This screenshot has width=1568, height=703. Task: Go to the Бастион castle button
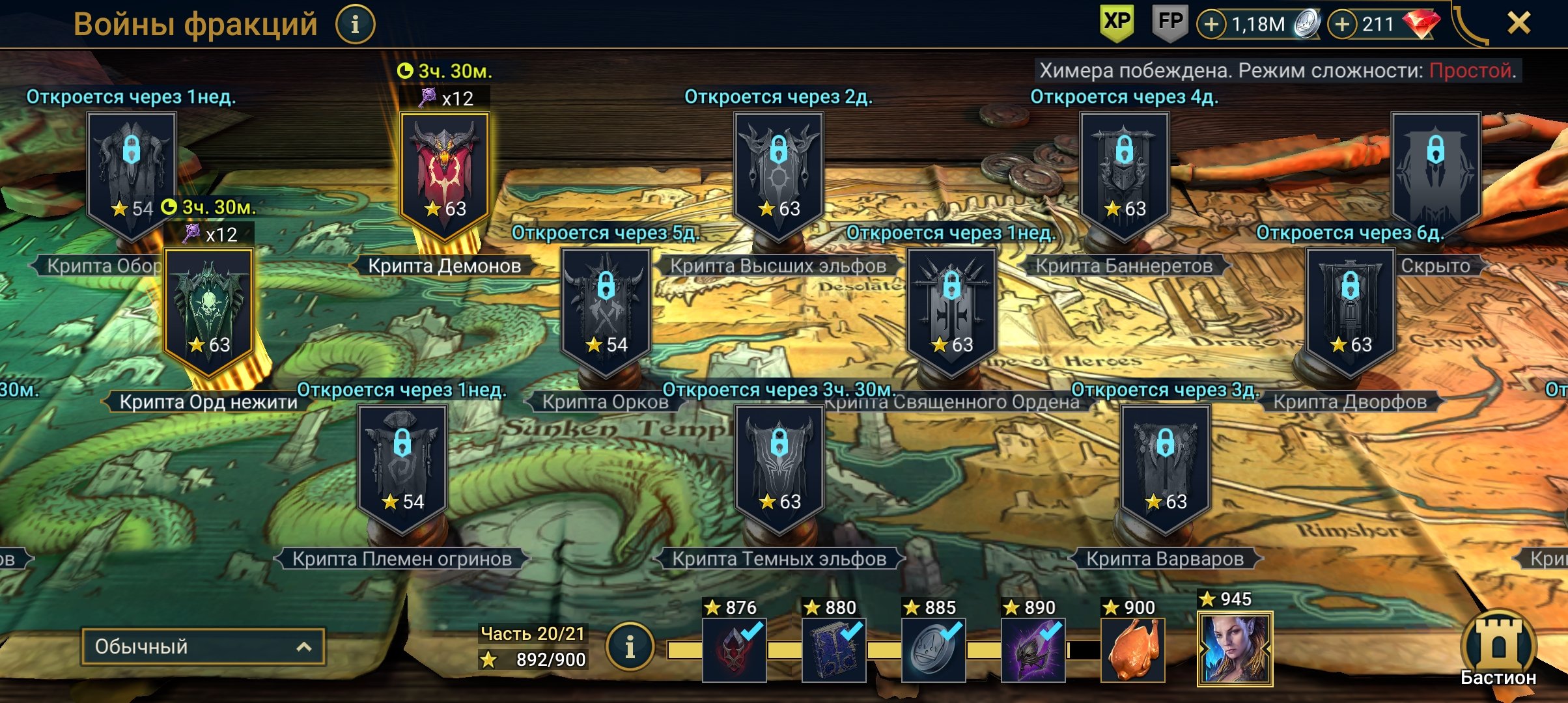tap(1498, 648)
